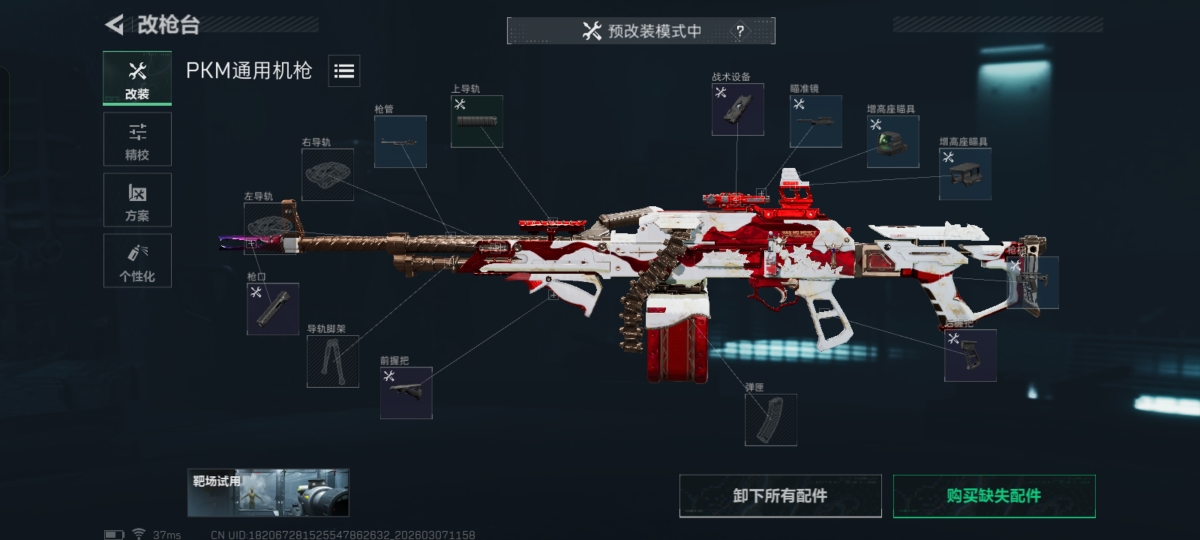Open the 个性化 customization tab
This screenshot has height=540, width=1200.
click(x=137, y=261)
